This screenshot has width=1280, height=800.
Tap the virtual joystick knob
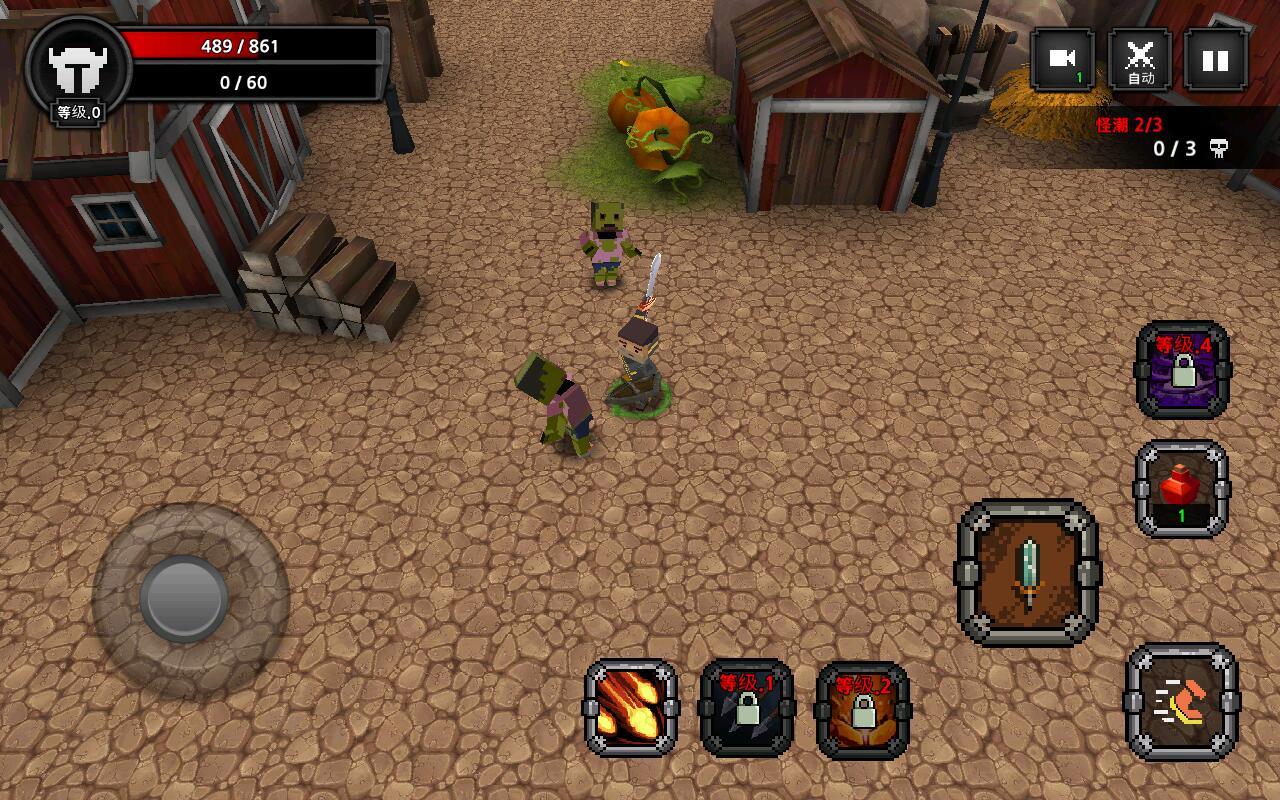pos(185,598)
